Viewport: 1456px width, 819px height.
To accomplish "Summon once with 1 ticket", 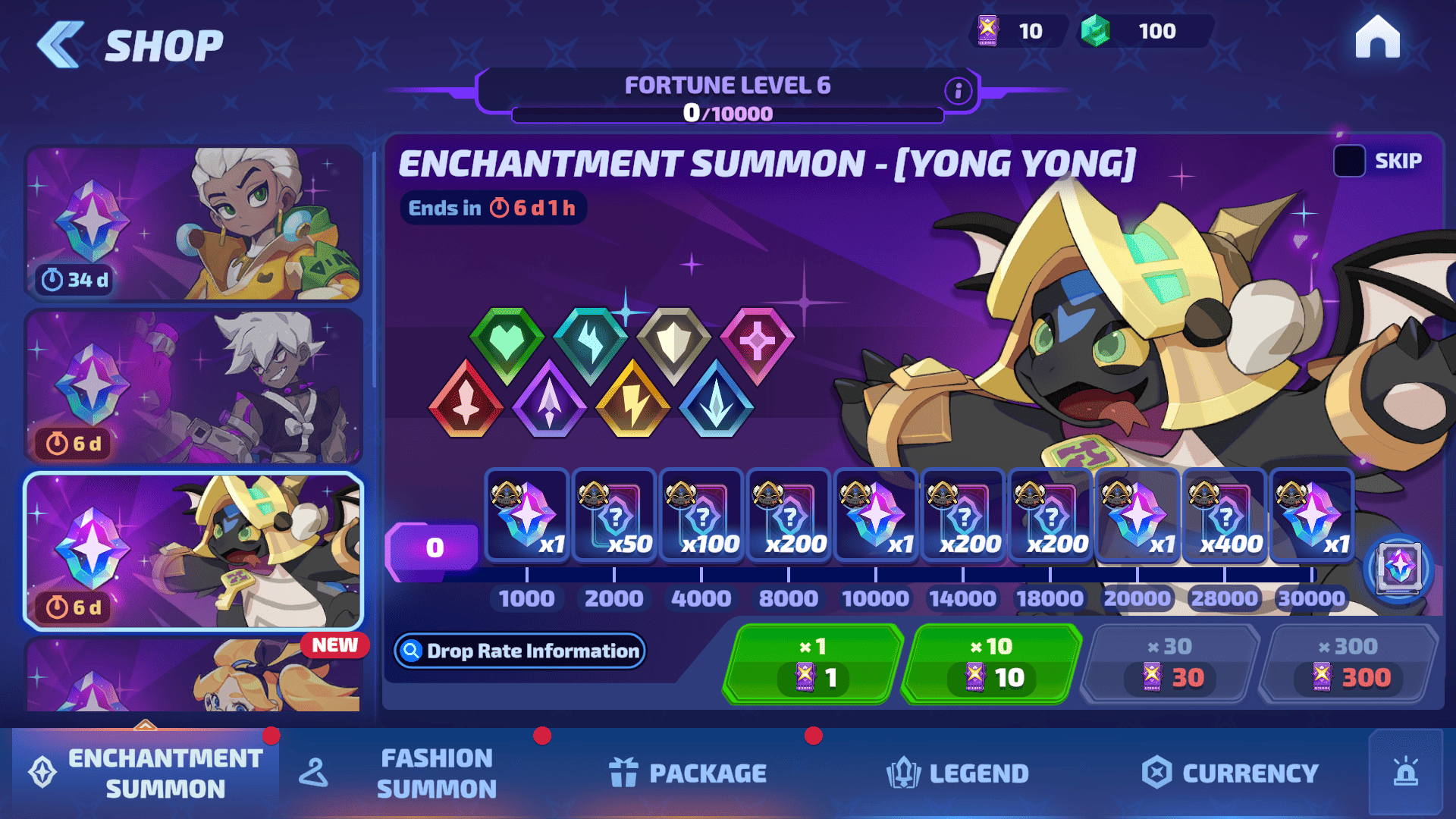I will (813, 664).
